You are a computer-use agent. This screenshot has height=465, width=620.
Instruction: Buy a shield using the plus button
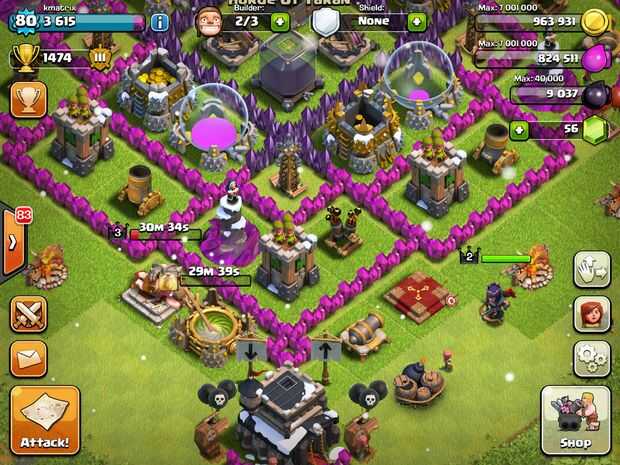pyautogui.click(x=417, y=21)
